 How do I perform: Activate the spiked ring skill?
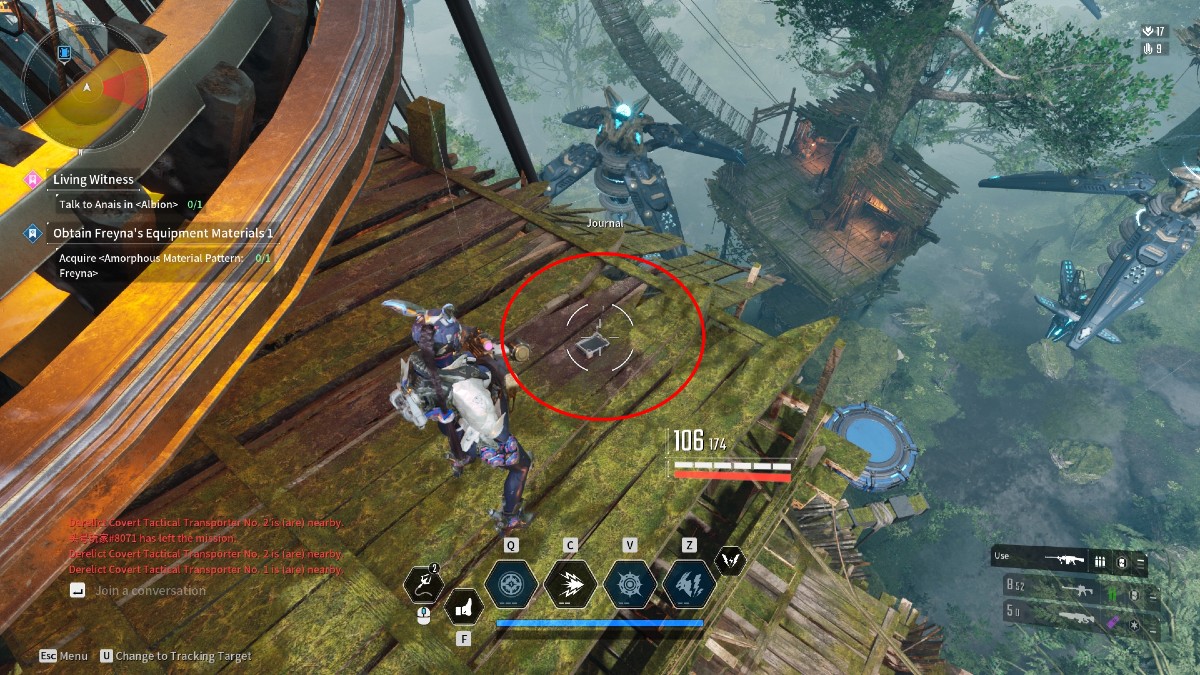630,585
